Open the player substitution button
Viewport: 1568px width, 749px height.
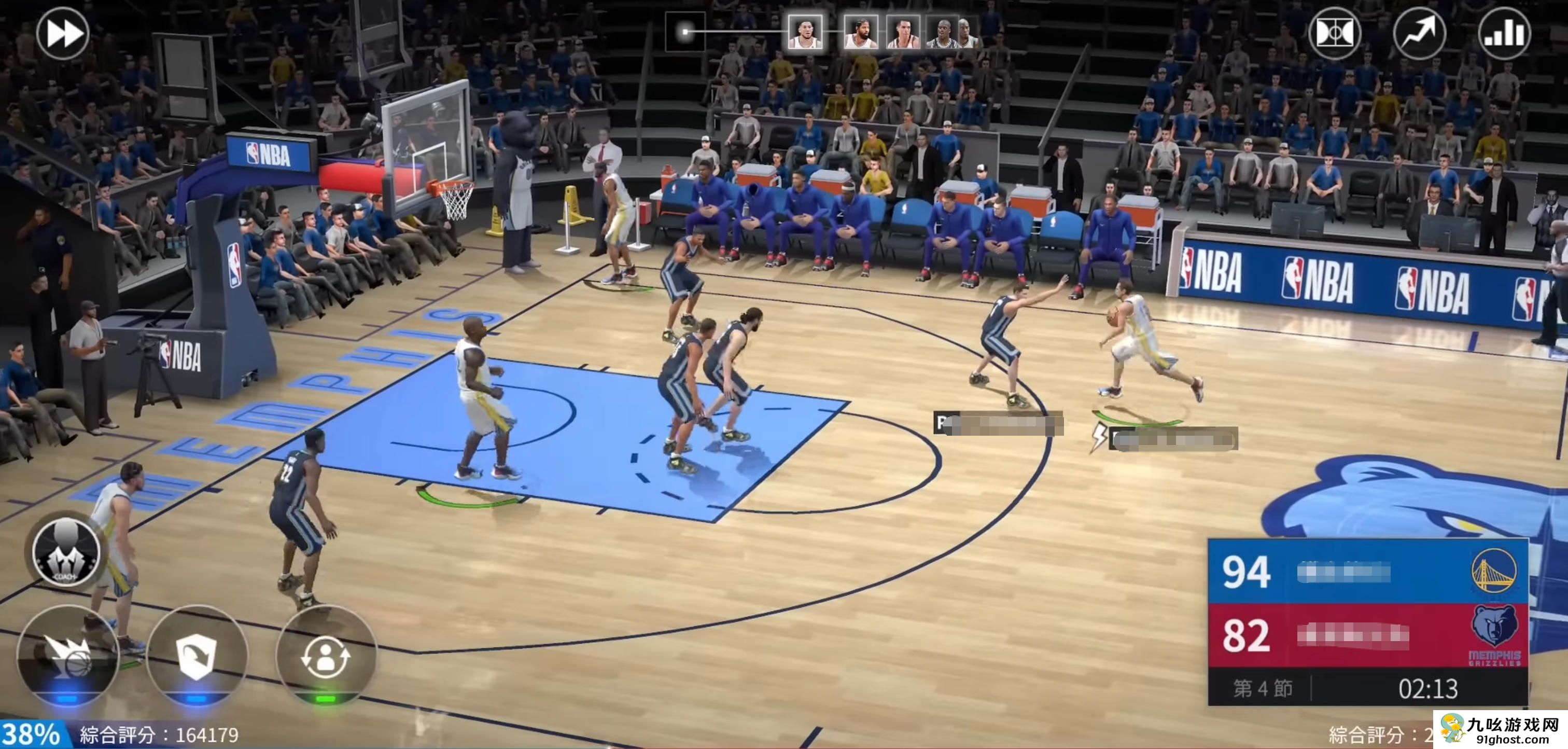coord(326,657)
